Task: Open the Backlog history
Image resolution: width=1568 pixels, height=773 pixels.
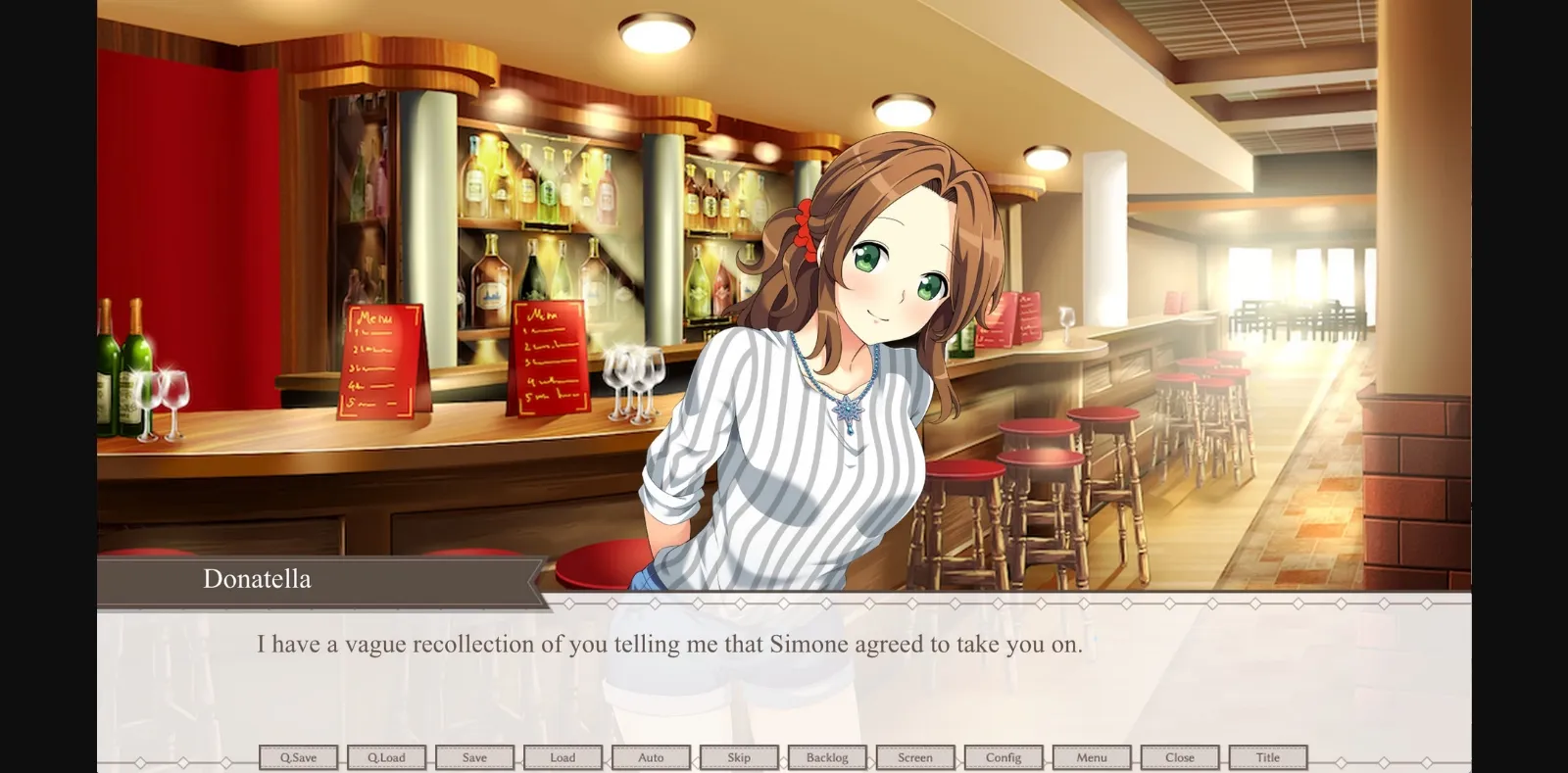Action: [x=827, y=756]
